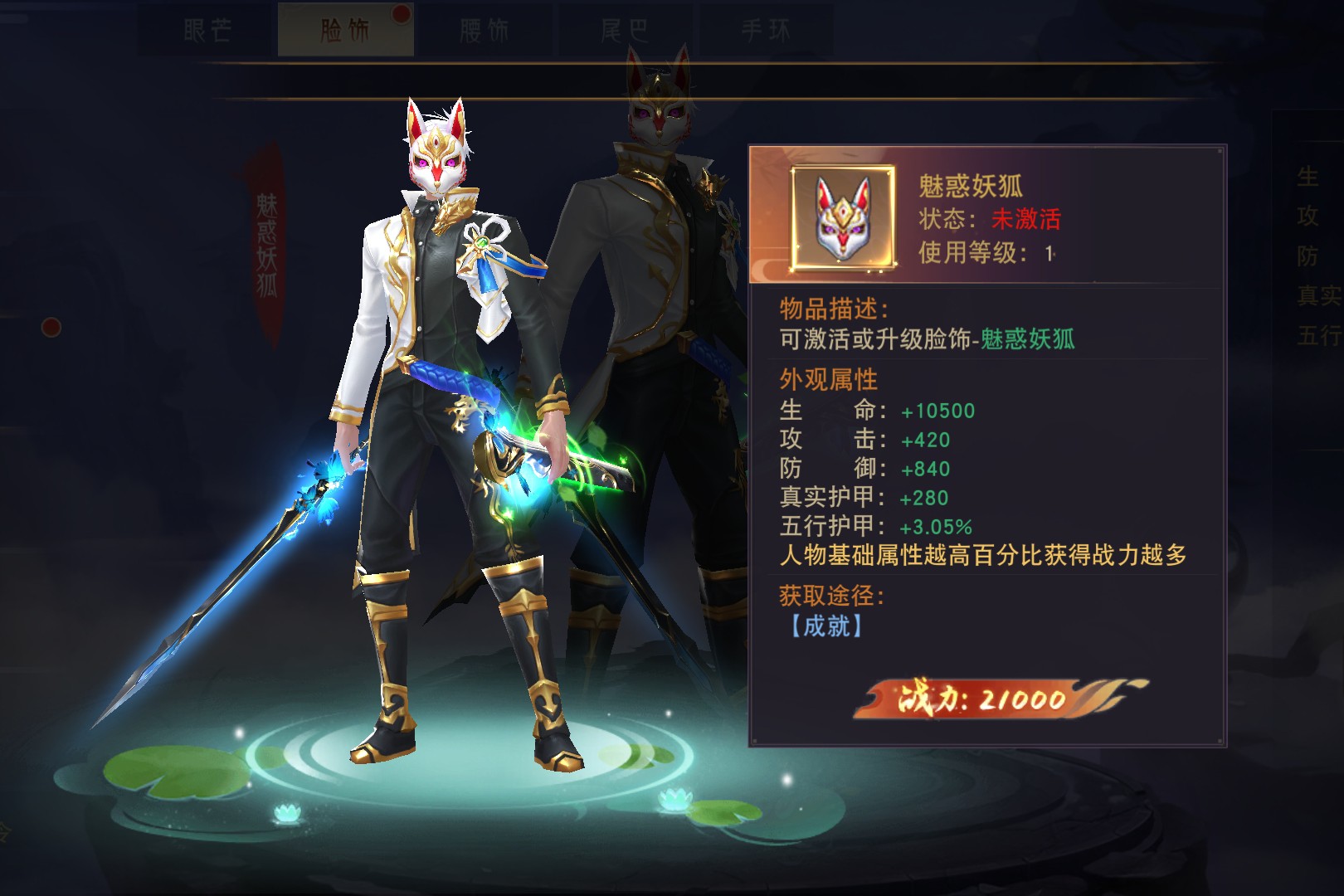Open the 腰饰 tab

click(x=485, y=31)
